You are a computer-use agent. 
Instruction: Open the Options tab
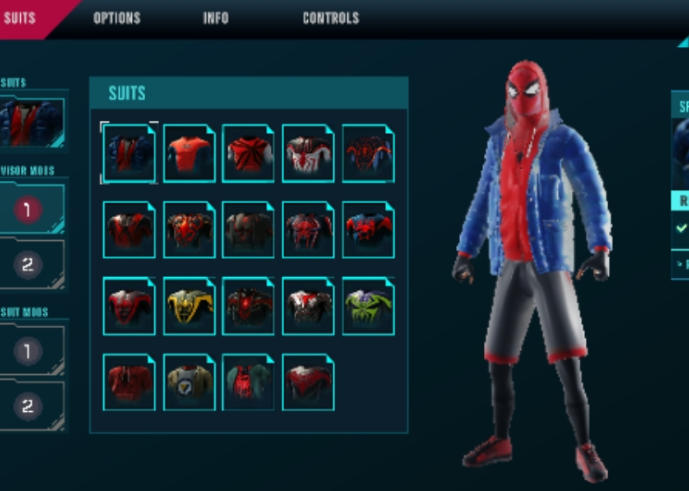pos(117,18)
